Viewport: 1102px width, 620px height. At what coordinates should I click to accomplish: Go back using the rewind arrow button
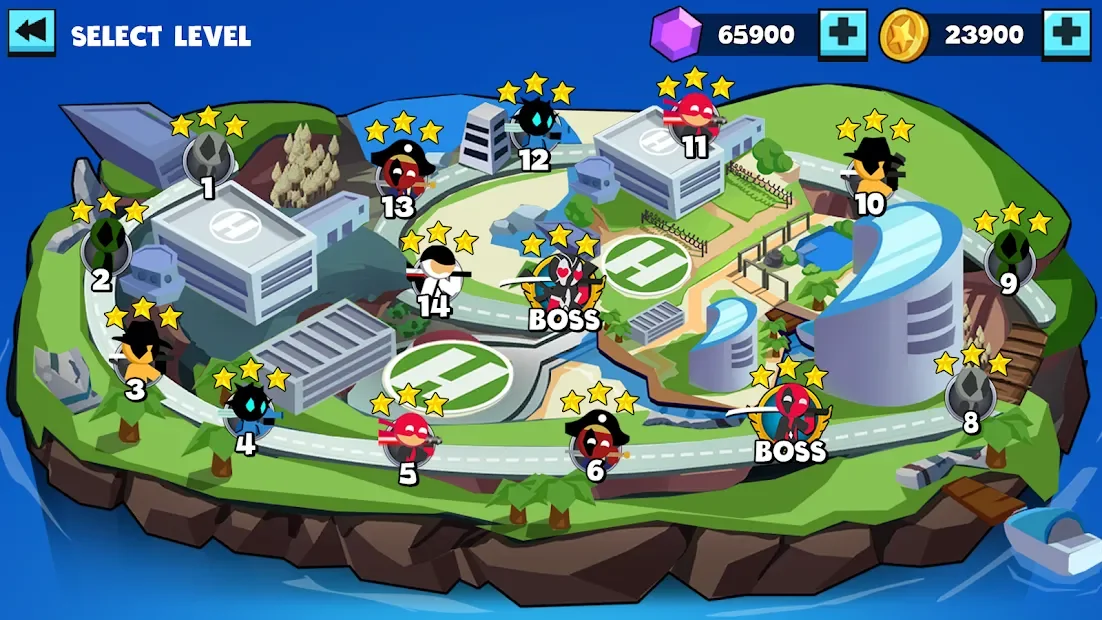click(x=32, y=33)
